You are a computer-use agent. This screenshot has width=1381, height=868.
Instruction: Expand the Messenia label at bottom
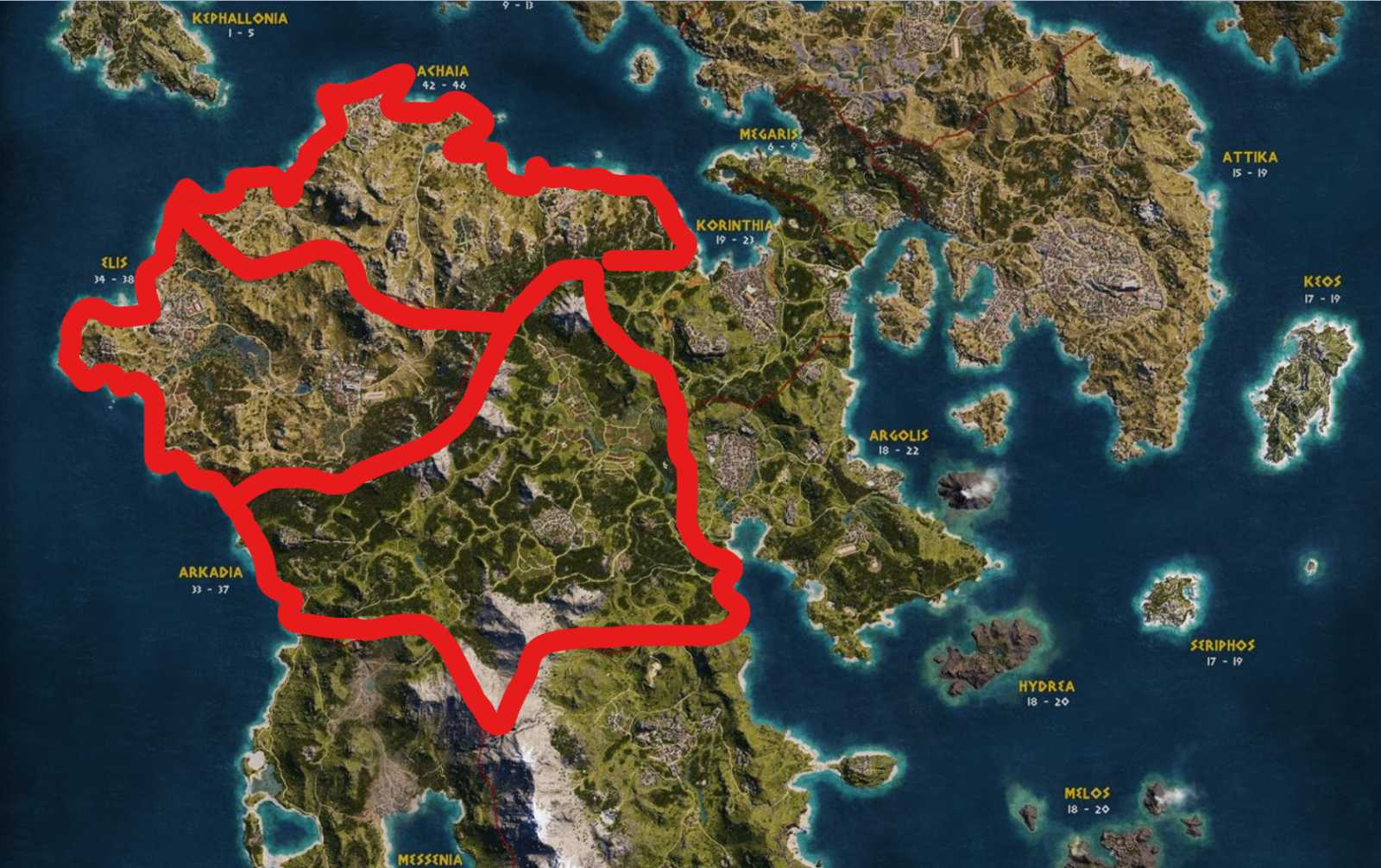(x=429, y=860)
